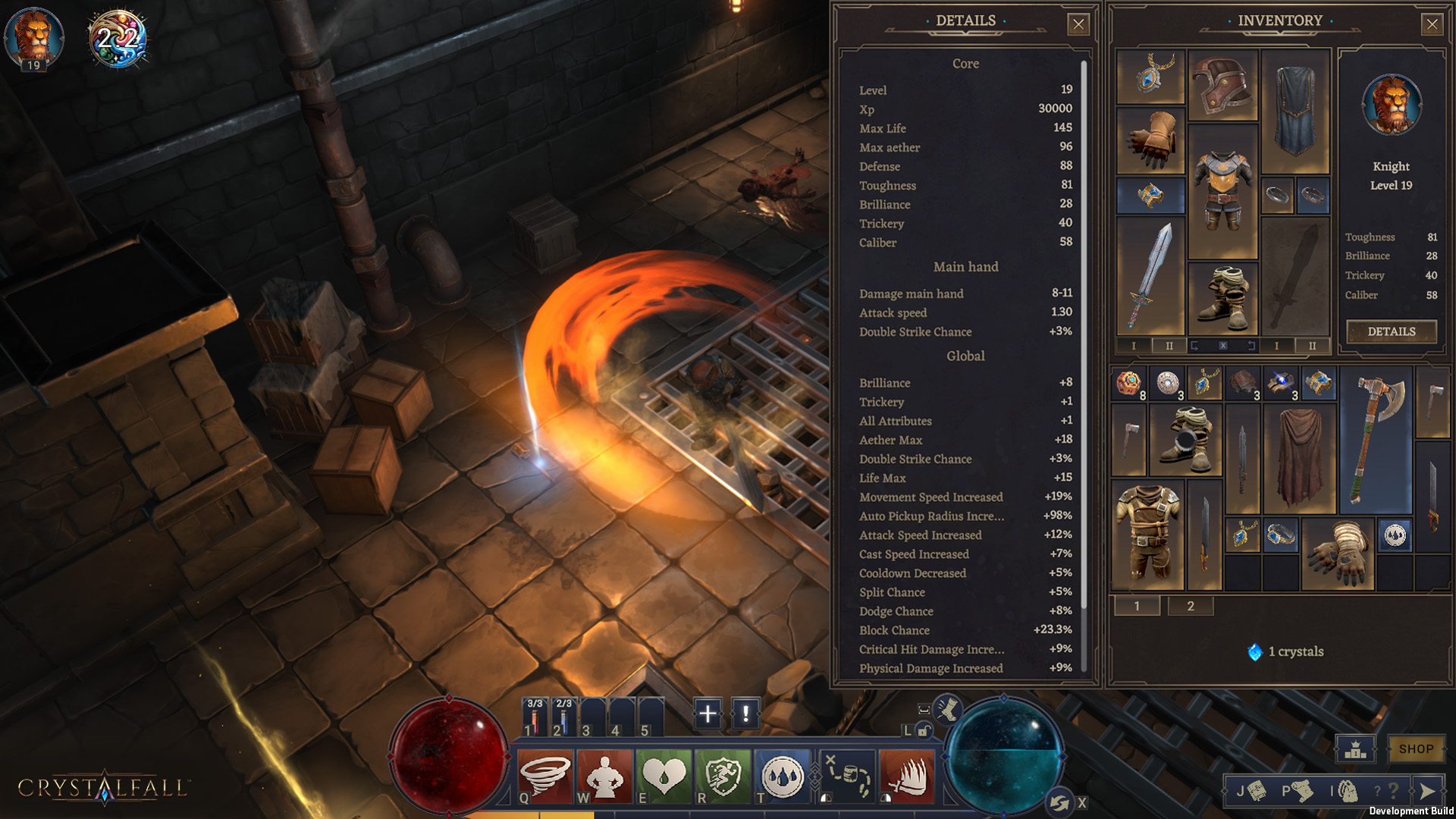The image size is (1456, 819).
Task: Select the equipped blue cape slot
Action: click(1295, 111)
